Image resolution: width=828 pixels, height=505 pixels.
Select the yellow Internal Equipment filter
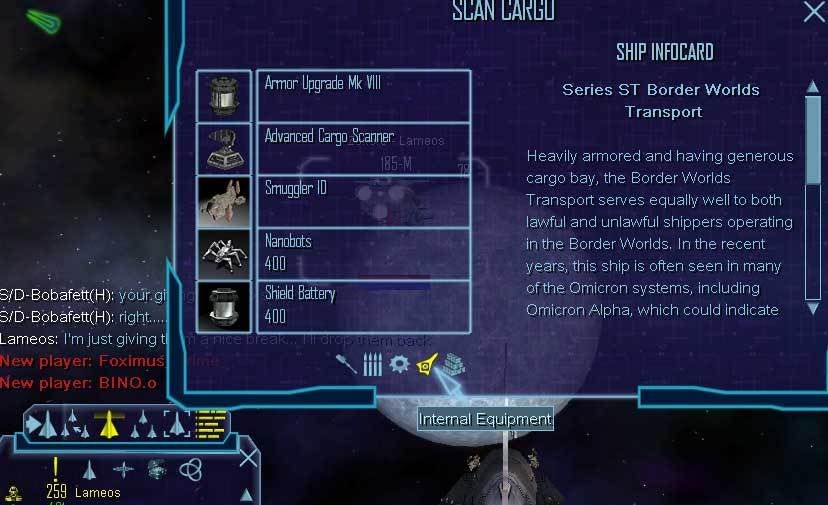427,364
